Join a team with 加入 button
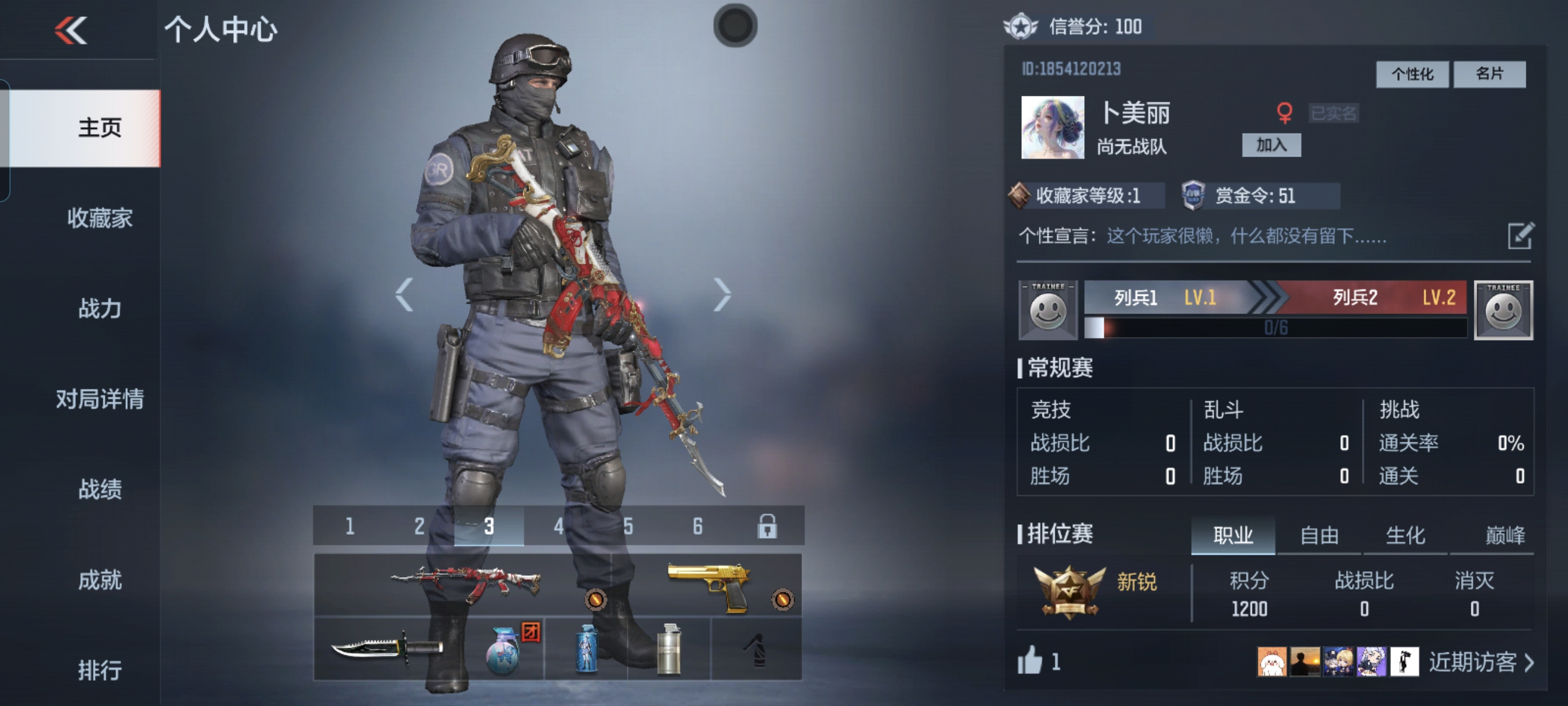 [x=1271, y=145]
